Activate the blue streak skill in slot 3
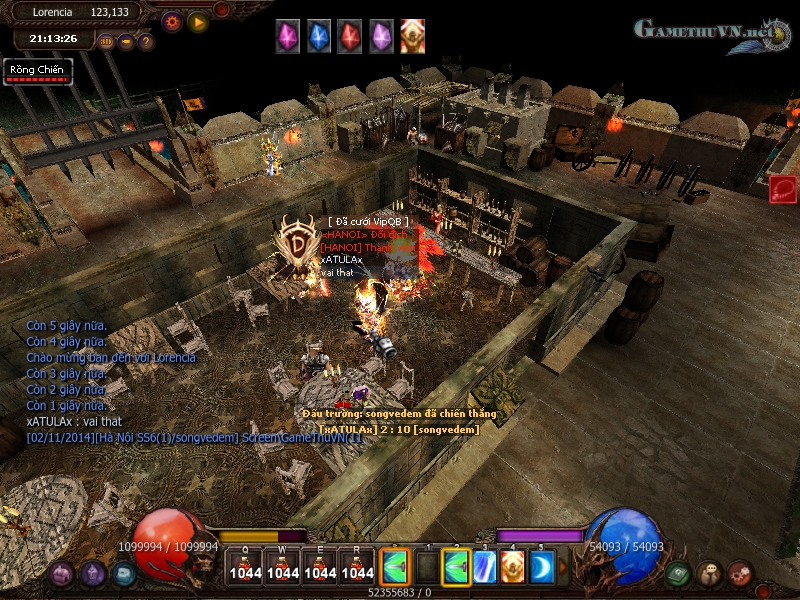This screenshot has height=600, width=800. tap(485, 567)
